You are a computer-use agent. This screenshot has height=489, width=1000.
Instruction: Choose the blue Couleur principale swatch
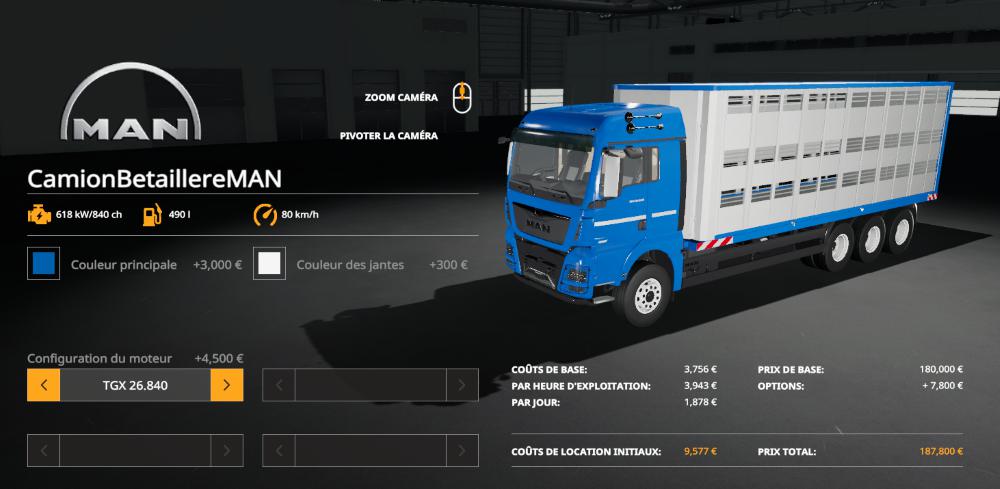click(x=44, y=265)
